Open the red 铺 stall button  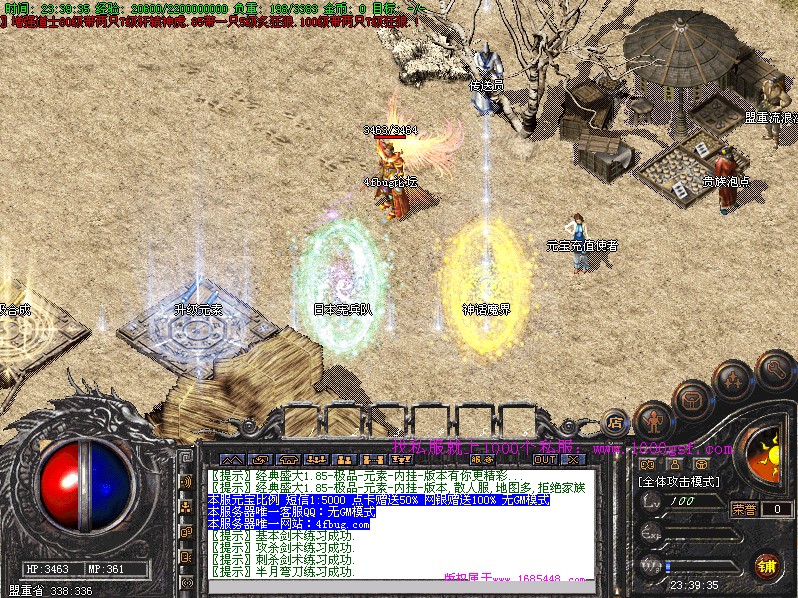pyautogui.click(x=766, y=566)
